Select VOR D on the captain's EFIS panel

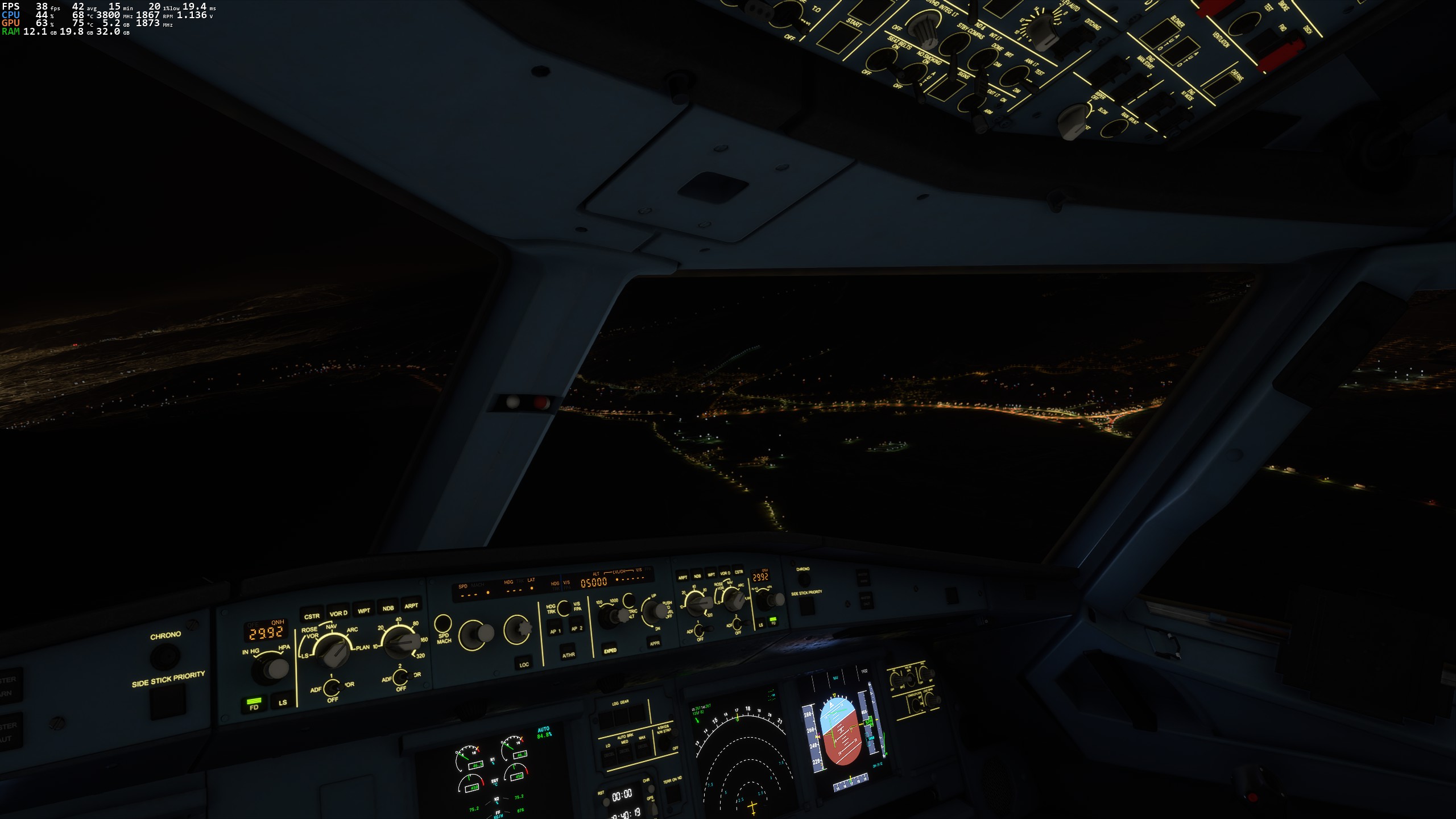[338, 613]
